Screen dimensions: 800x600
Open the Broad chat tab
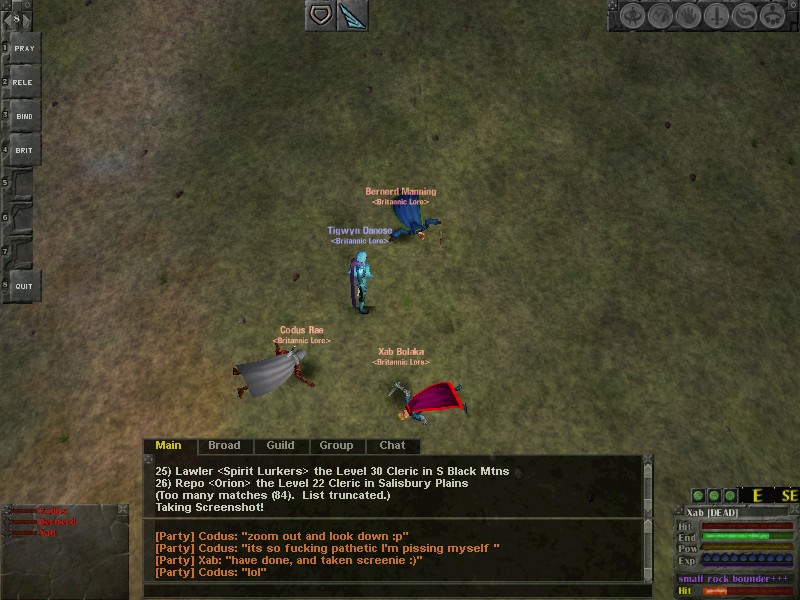(224, 446)
